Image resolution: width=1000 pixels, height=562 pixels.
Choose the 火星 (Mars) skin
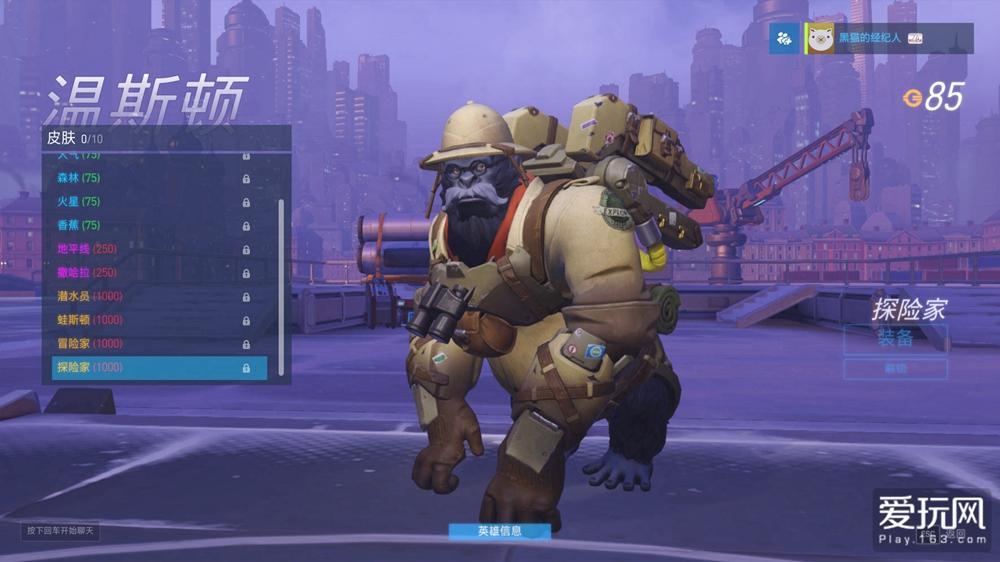click(x=150, y=202)
